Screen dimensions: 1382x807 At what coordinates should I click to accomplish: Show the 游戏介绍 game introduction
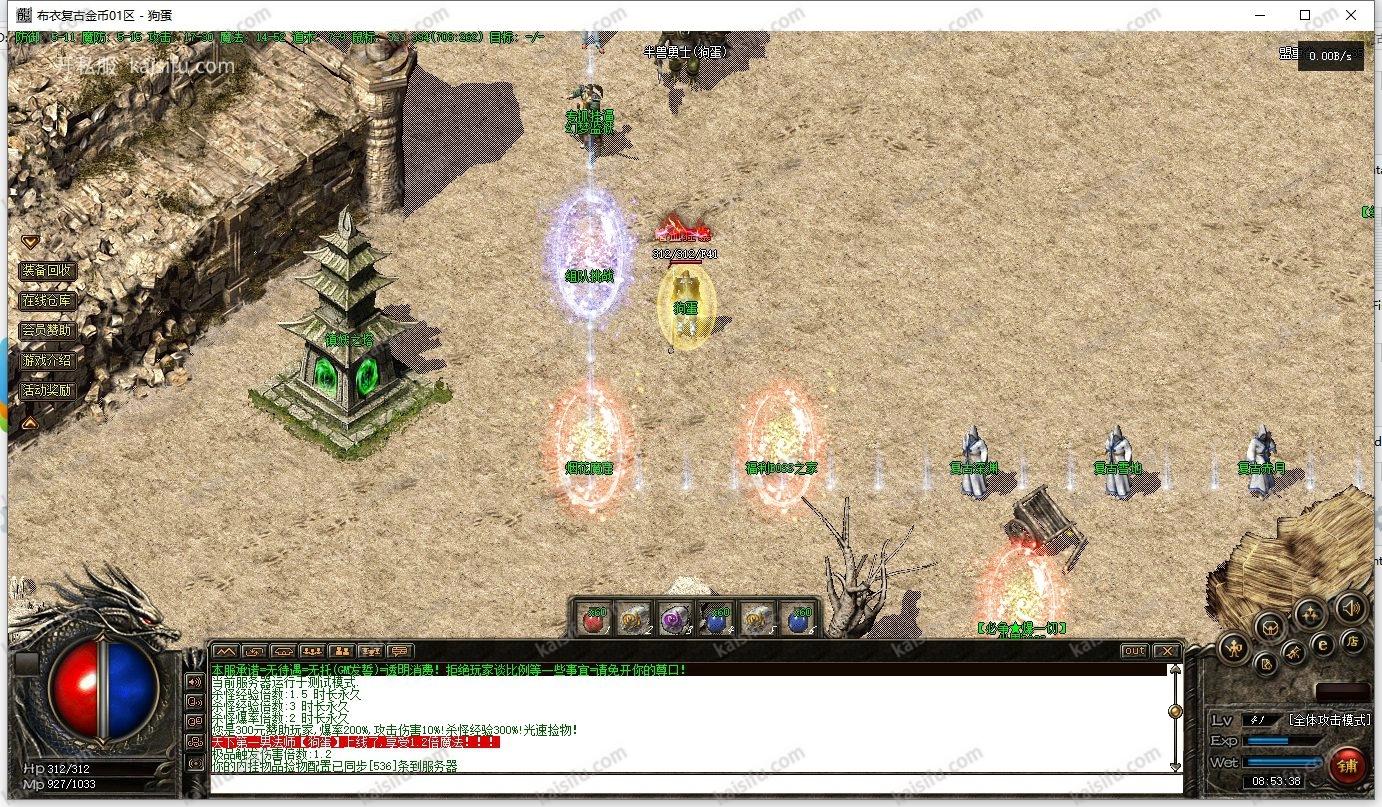click(x=47, y=360)
